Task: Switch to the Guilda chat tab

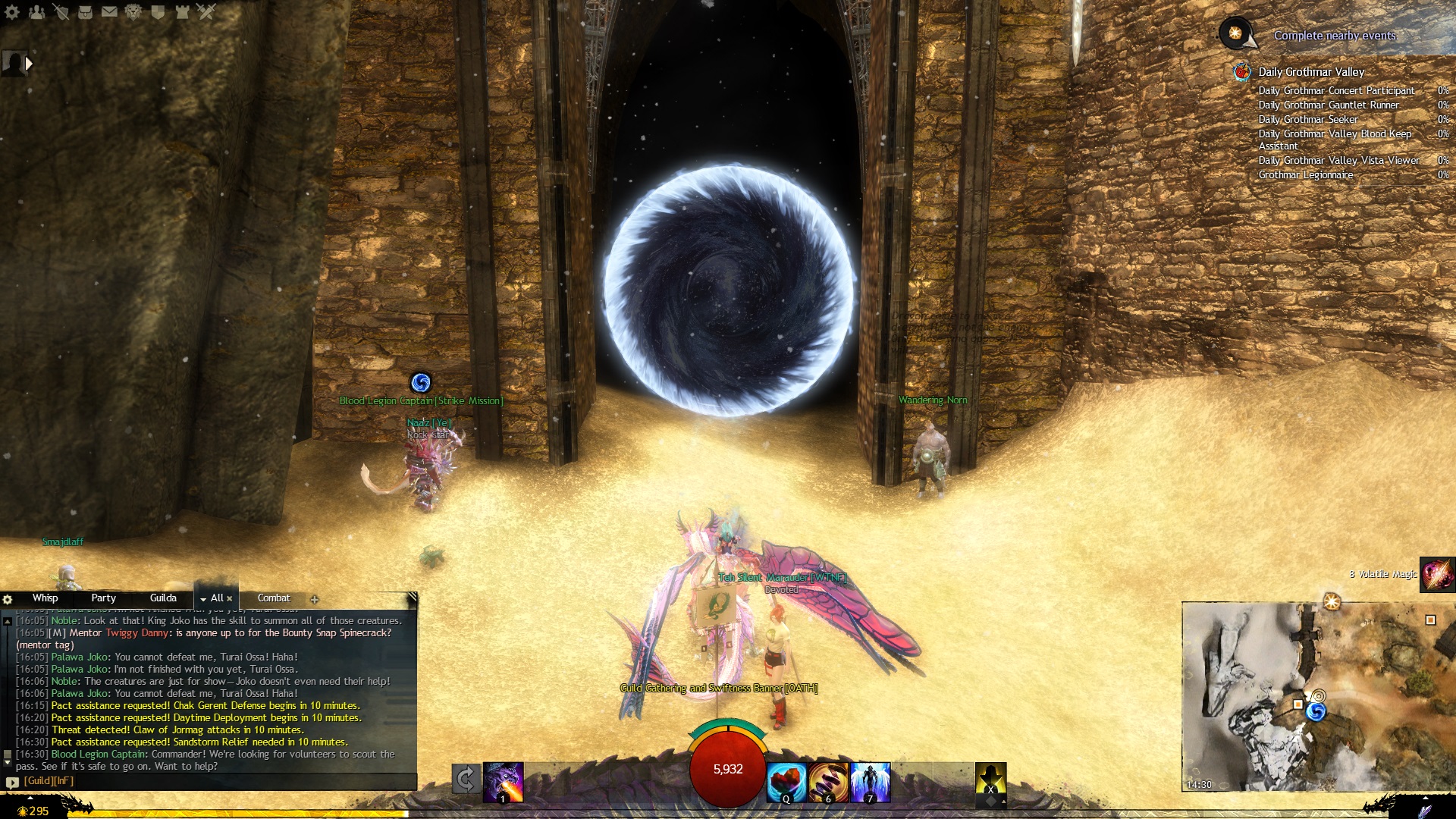Action: tap(163, 598)
